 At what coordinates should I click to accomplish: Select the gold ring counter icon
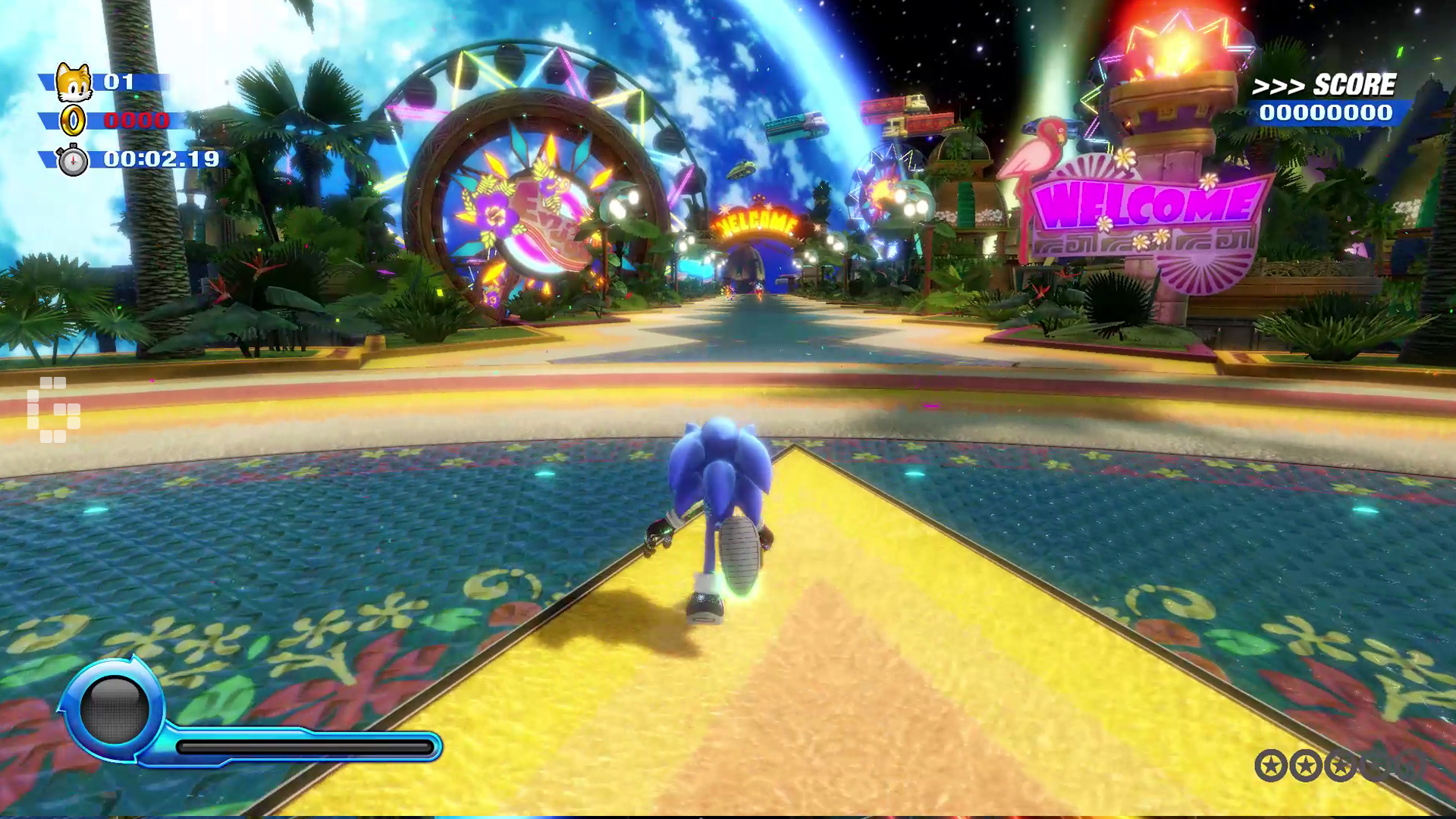point(74,121)
